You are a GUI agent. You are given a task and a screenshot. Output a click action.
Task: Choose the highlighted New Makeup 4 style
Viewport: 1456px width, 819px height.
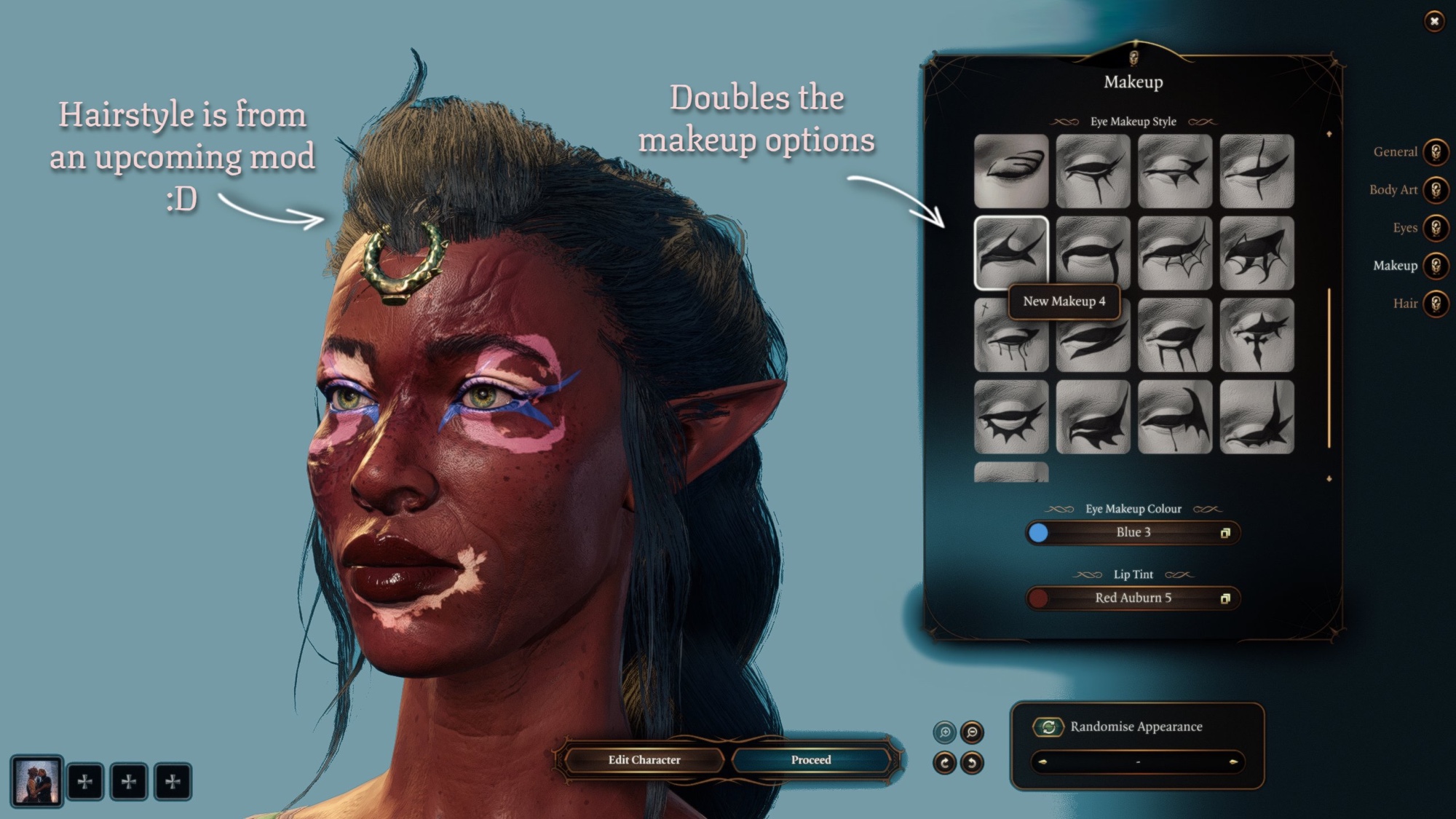pos(1011,252)
